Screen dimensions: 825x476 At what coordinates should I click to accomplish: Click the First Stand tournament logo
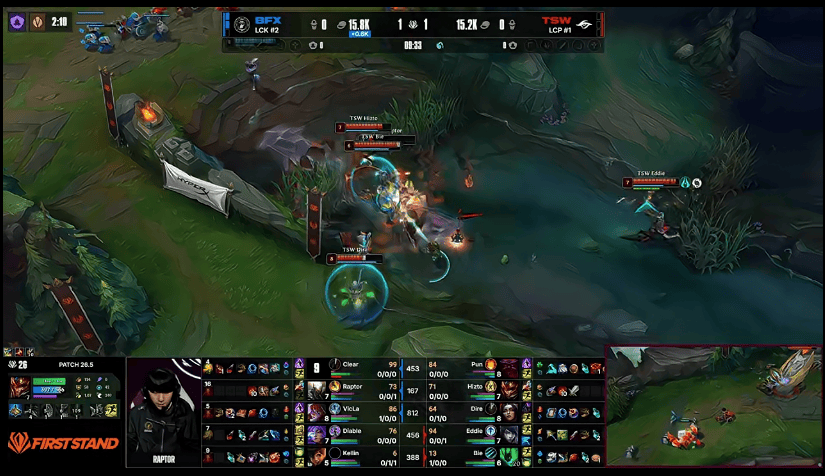[62, 442]
